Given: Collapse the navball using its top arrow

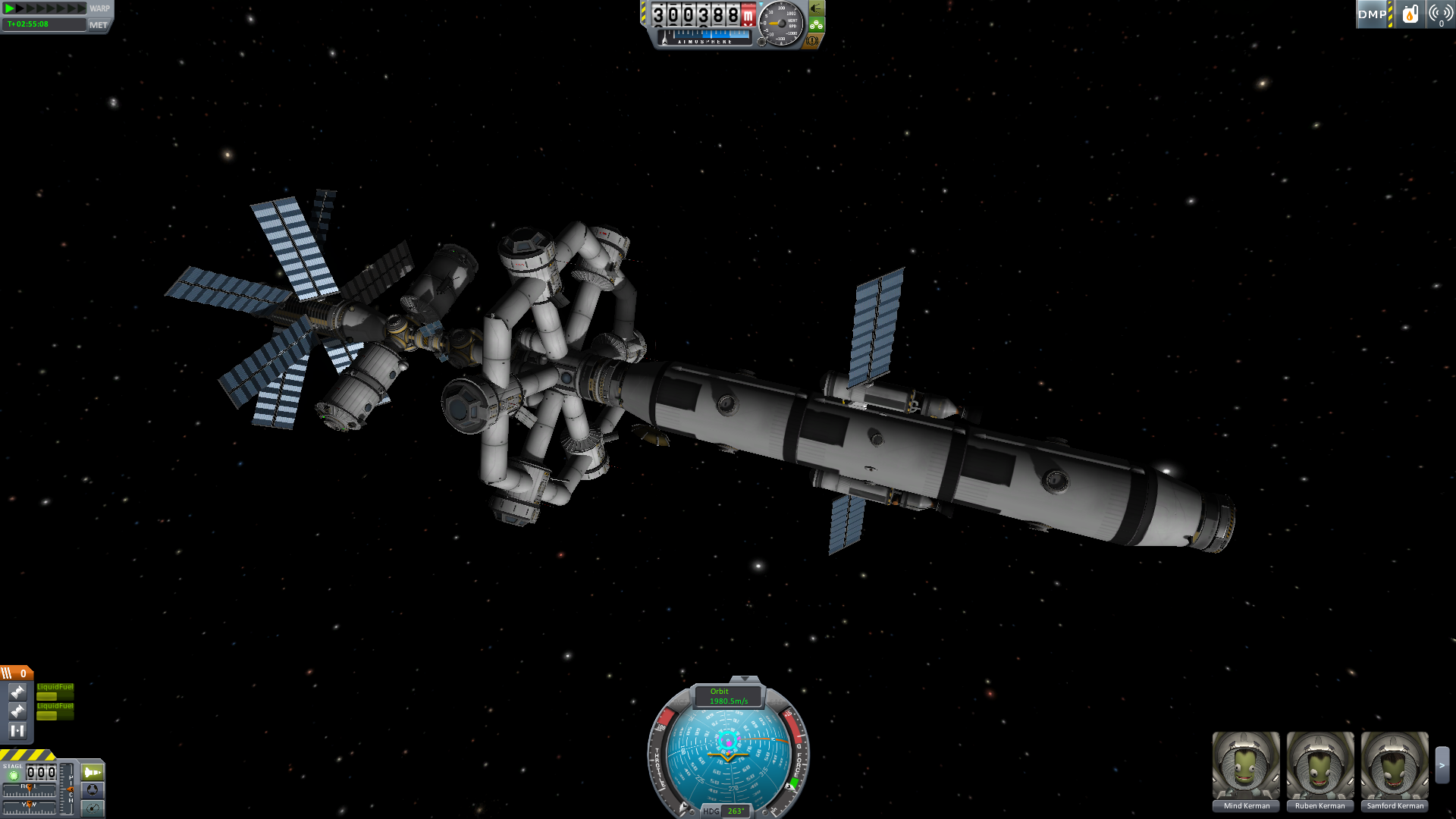Looking at the screenshot, I should tap(745, 679).
